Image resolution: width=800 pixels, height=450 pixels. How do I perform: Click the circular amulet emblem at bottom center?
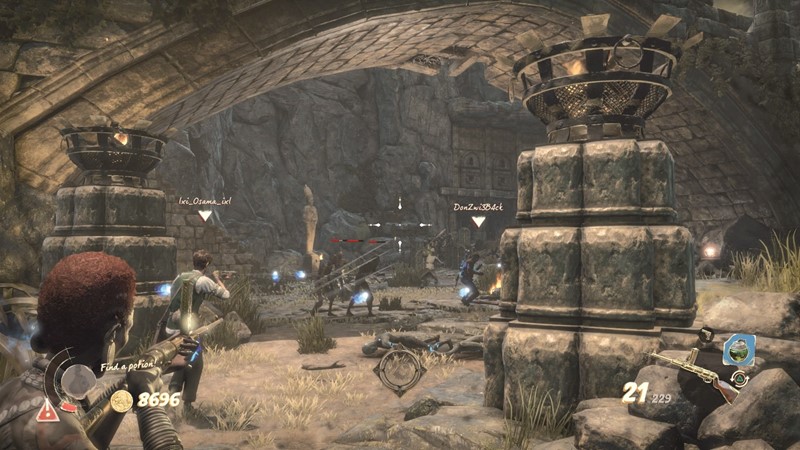coord(399,371)
